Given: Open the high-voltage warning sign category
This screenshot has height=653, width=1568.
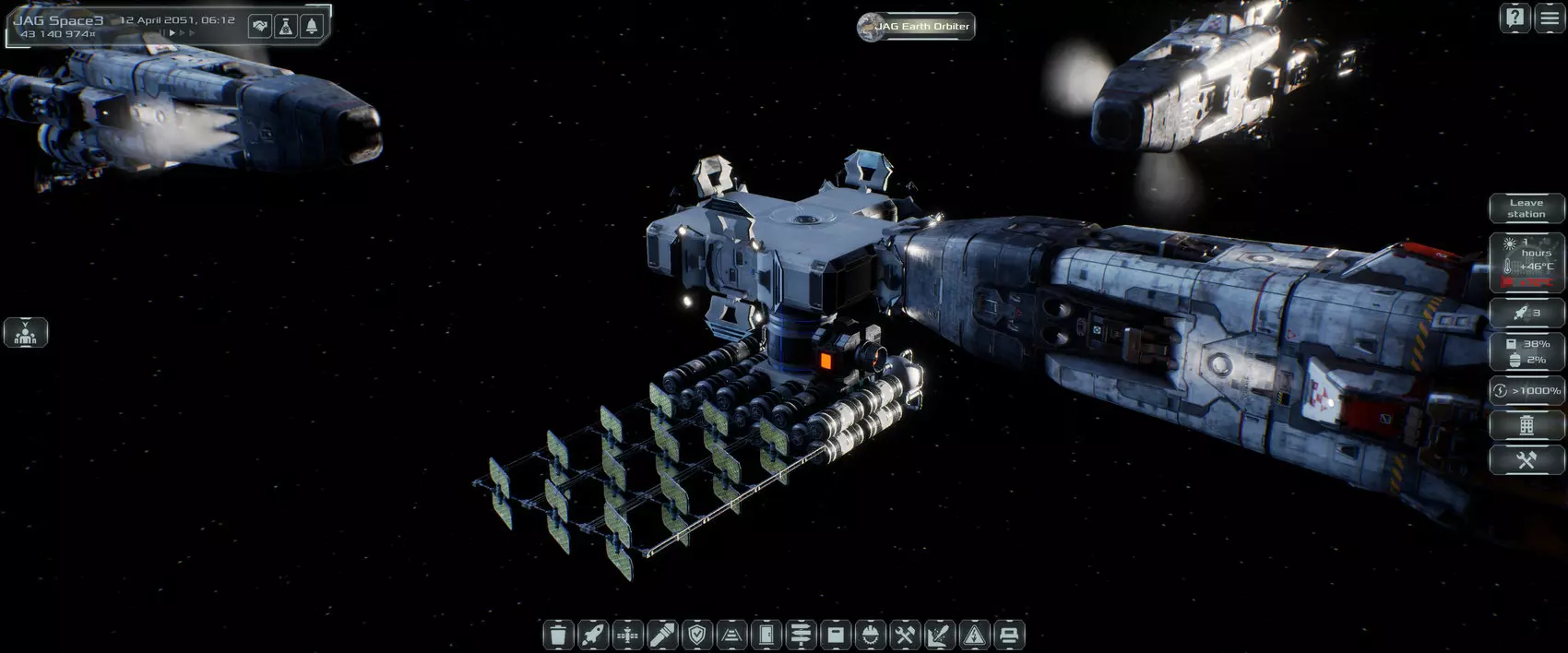Looking at the screenshot, I should click(974, 635).
